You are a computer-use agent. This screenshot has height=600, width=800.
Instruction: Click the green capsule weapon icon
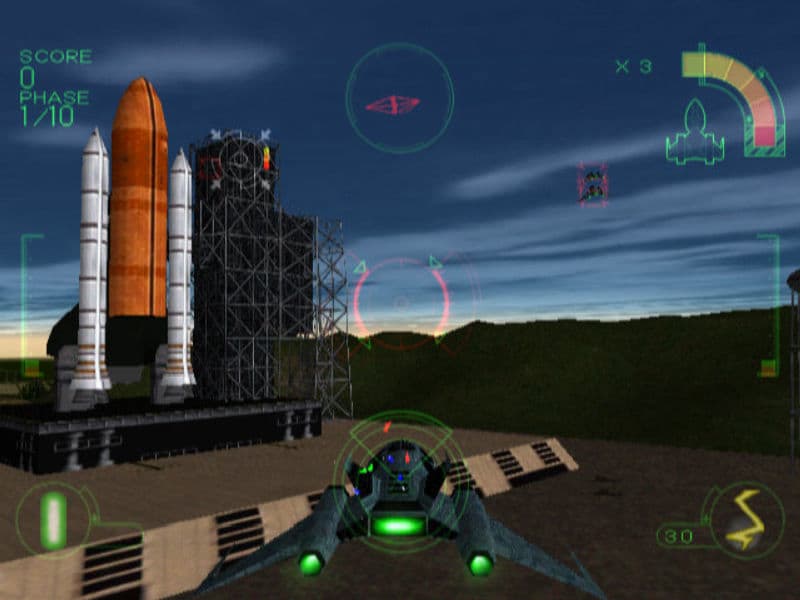pos(53,519)
